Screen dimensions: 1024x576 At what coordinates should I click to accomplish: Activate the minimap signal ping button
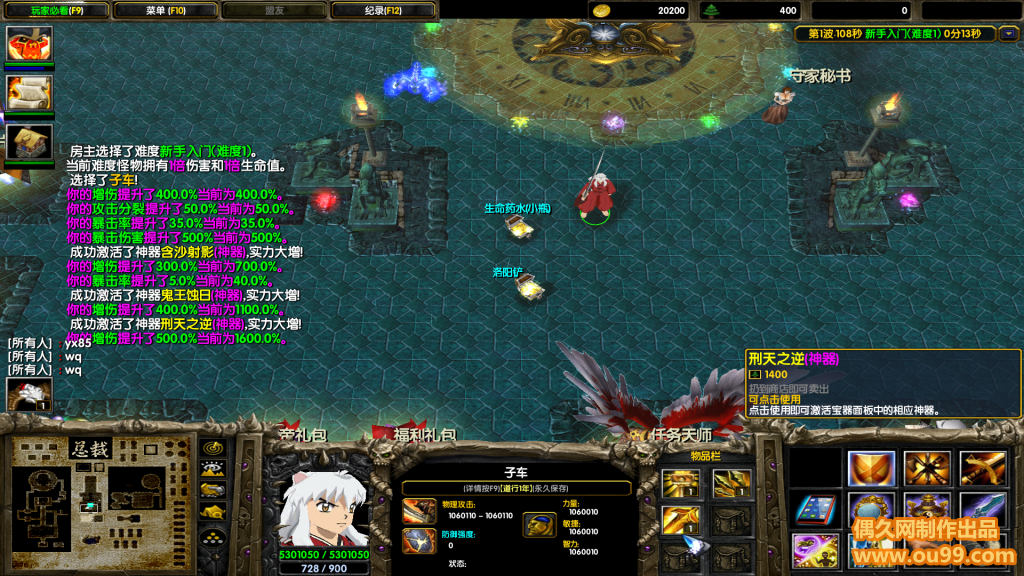213,448
